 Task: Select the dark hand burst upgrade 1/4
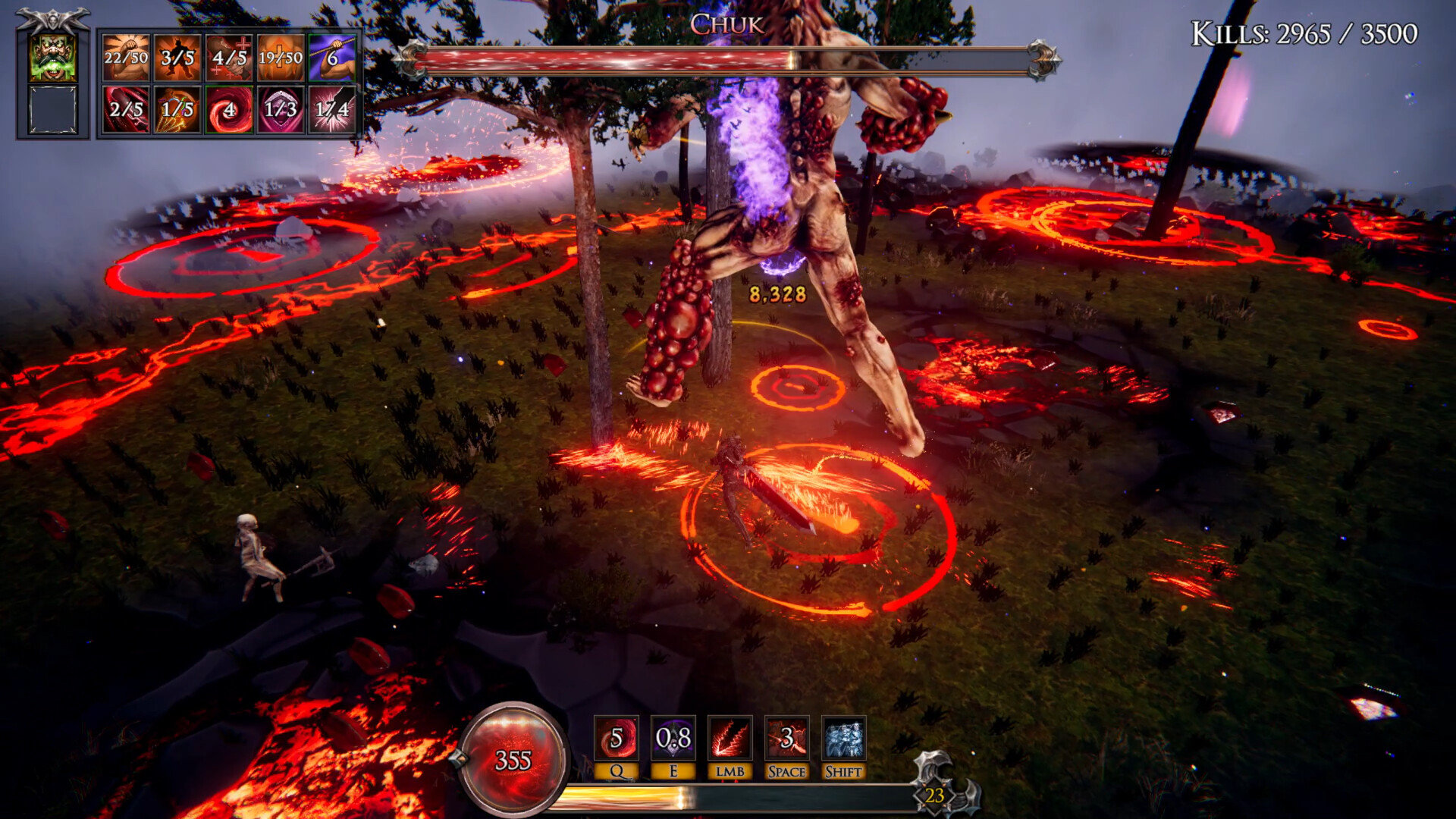coord(332,109)
